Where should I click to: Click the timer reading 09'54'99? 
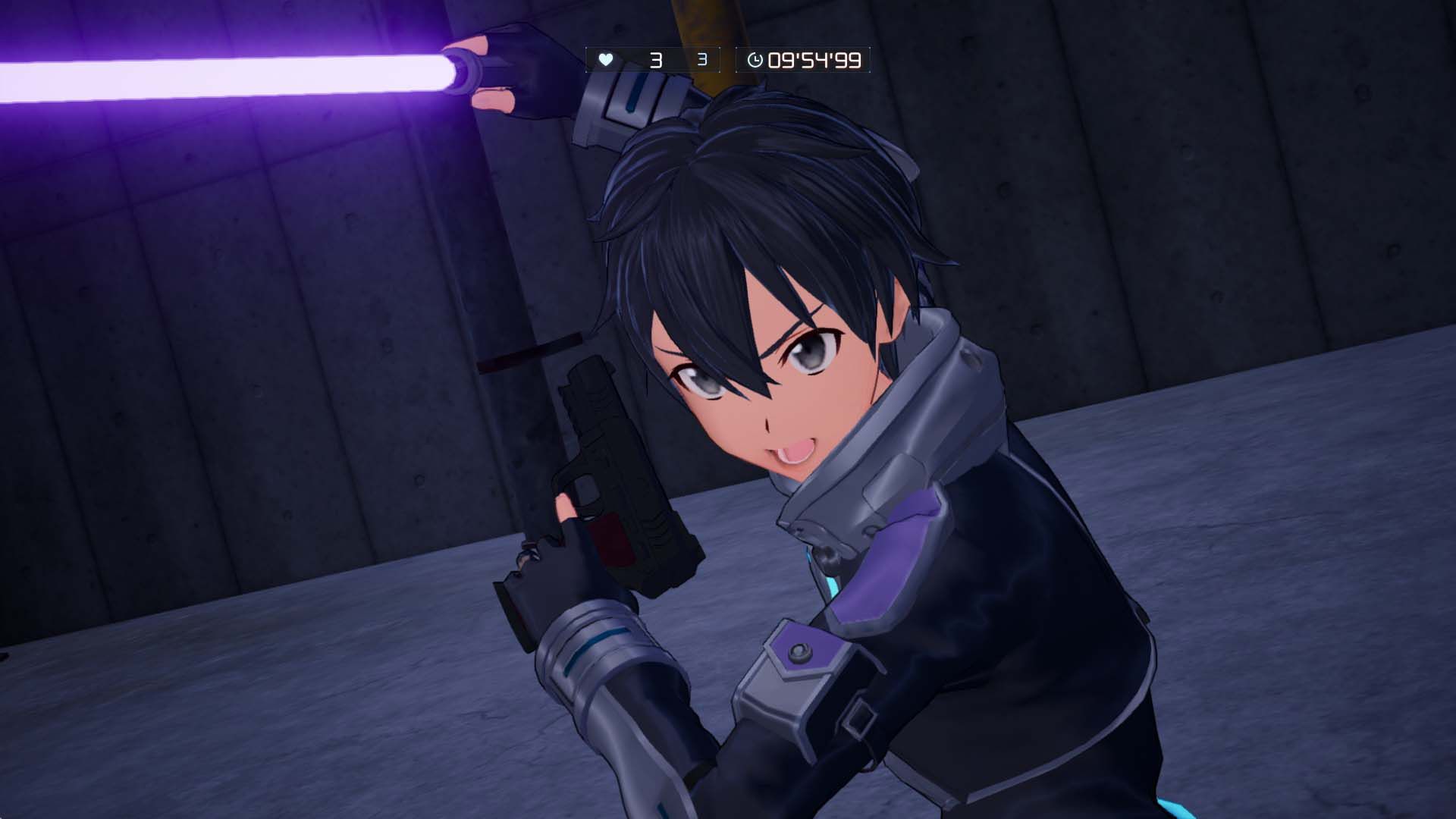click(x=815, y=58)
